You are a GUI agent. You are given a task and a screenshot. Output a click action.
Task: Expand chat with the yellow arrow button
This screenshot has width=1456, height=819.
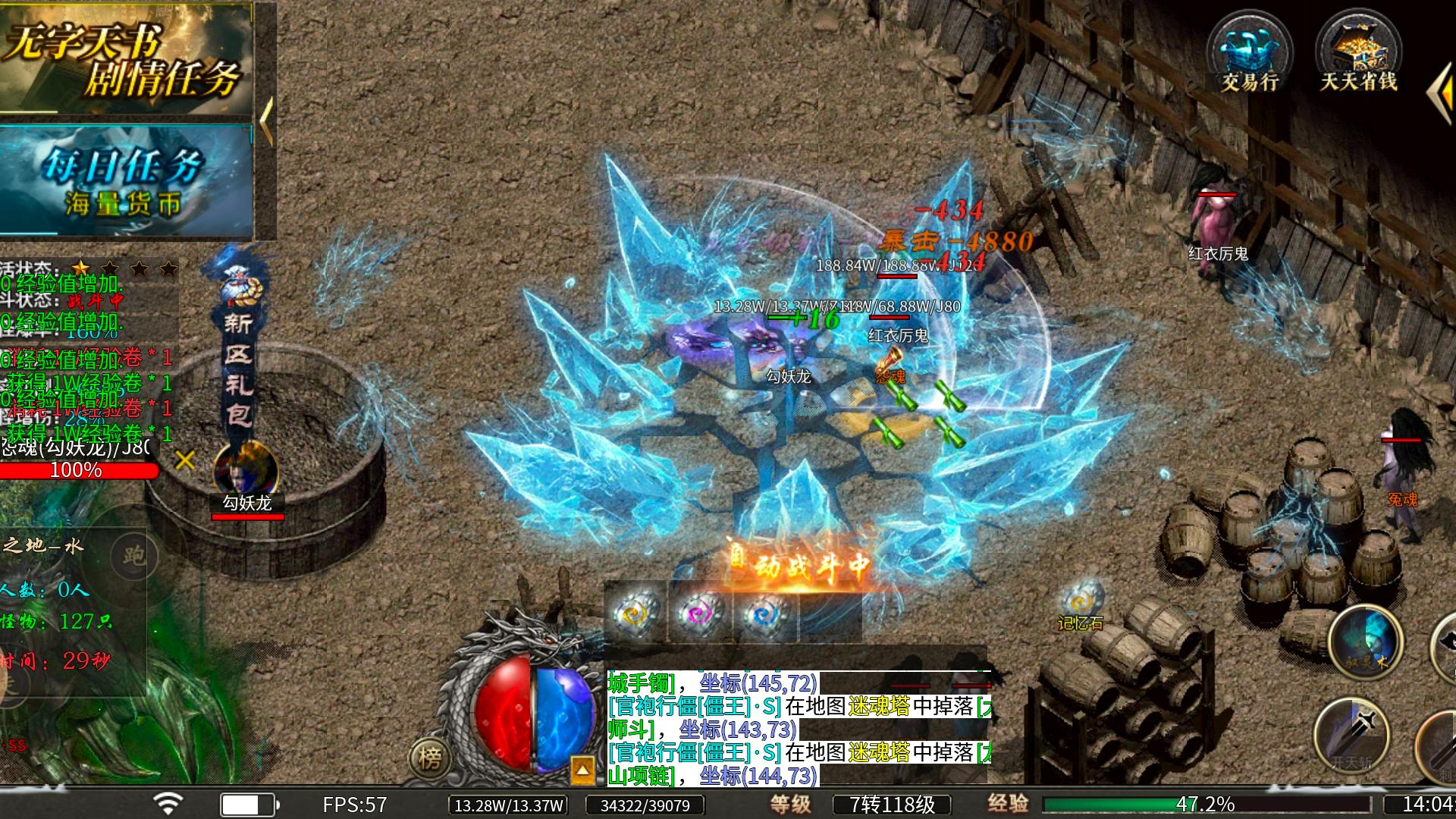(582, 770)
